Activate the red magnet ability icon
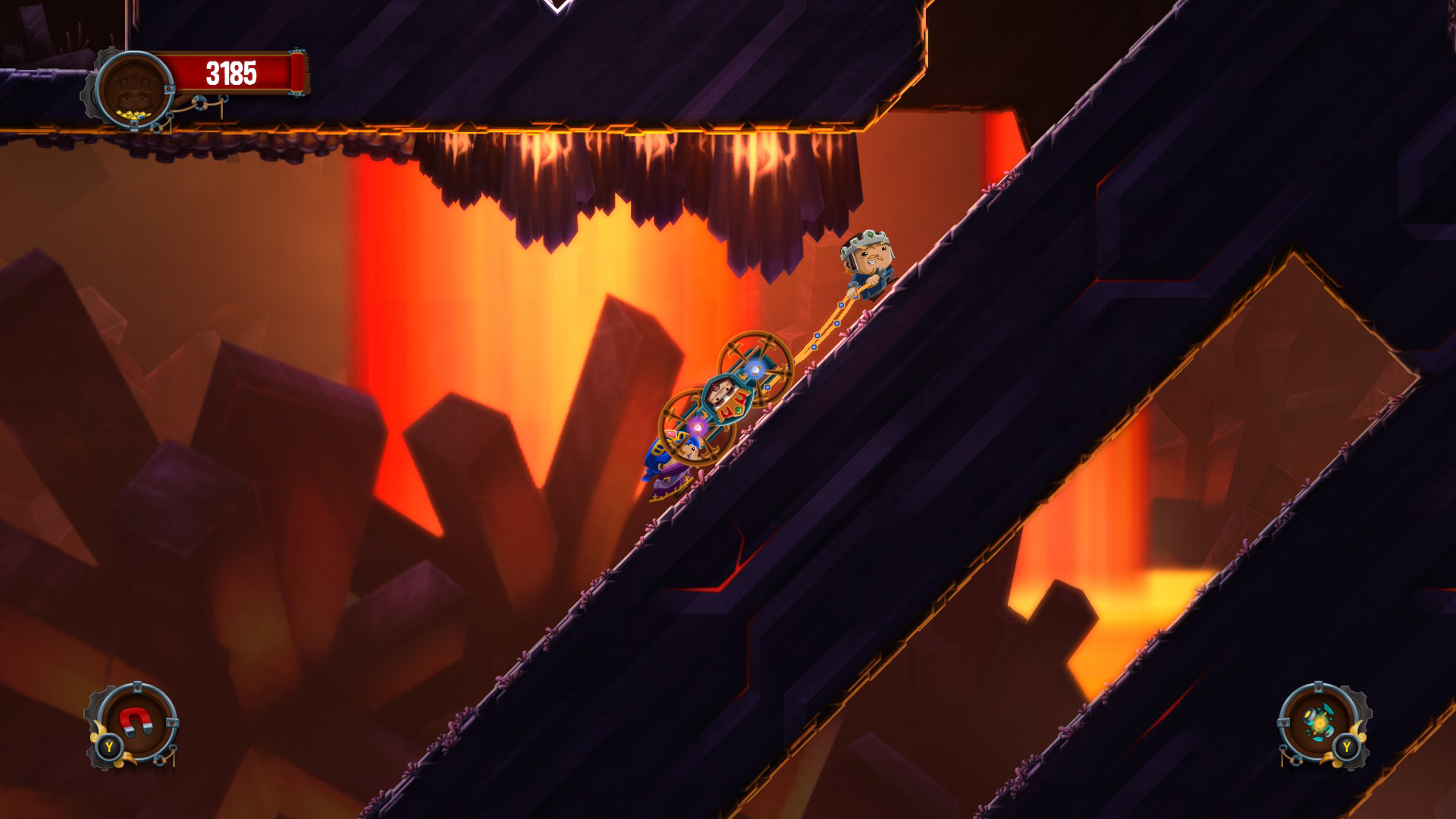Image resolution: width=1456 pixels, height=819 pixels. coord(134,722)
